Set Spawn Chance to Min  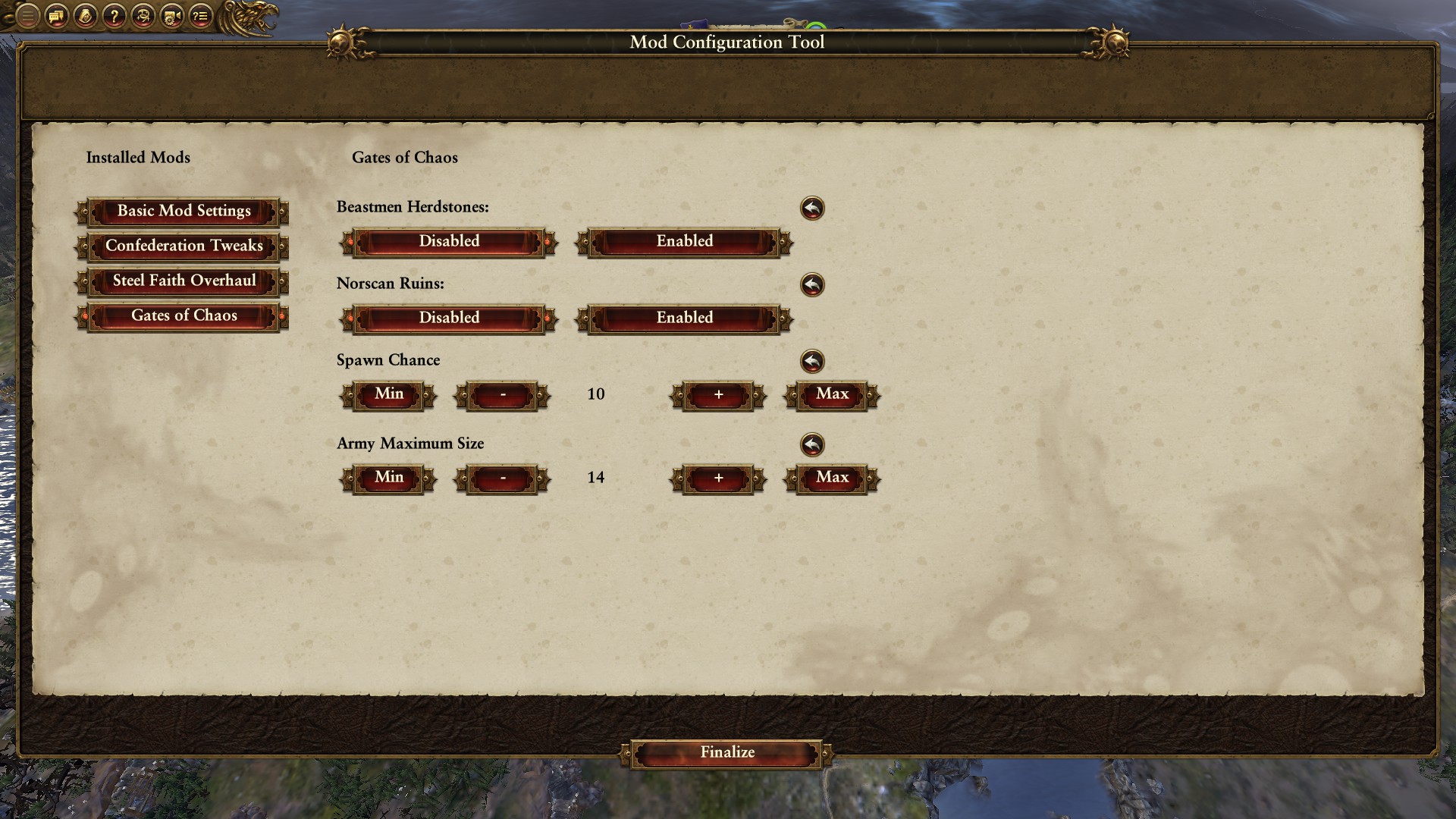(x=388, y=395)
